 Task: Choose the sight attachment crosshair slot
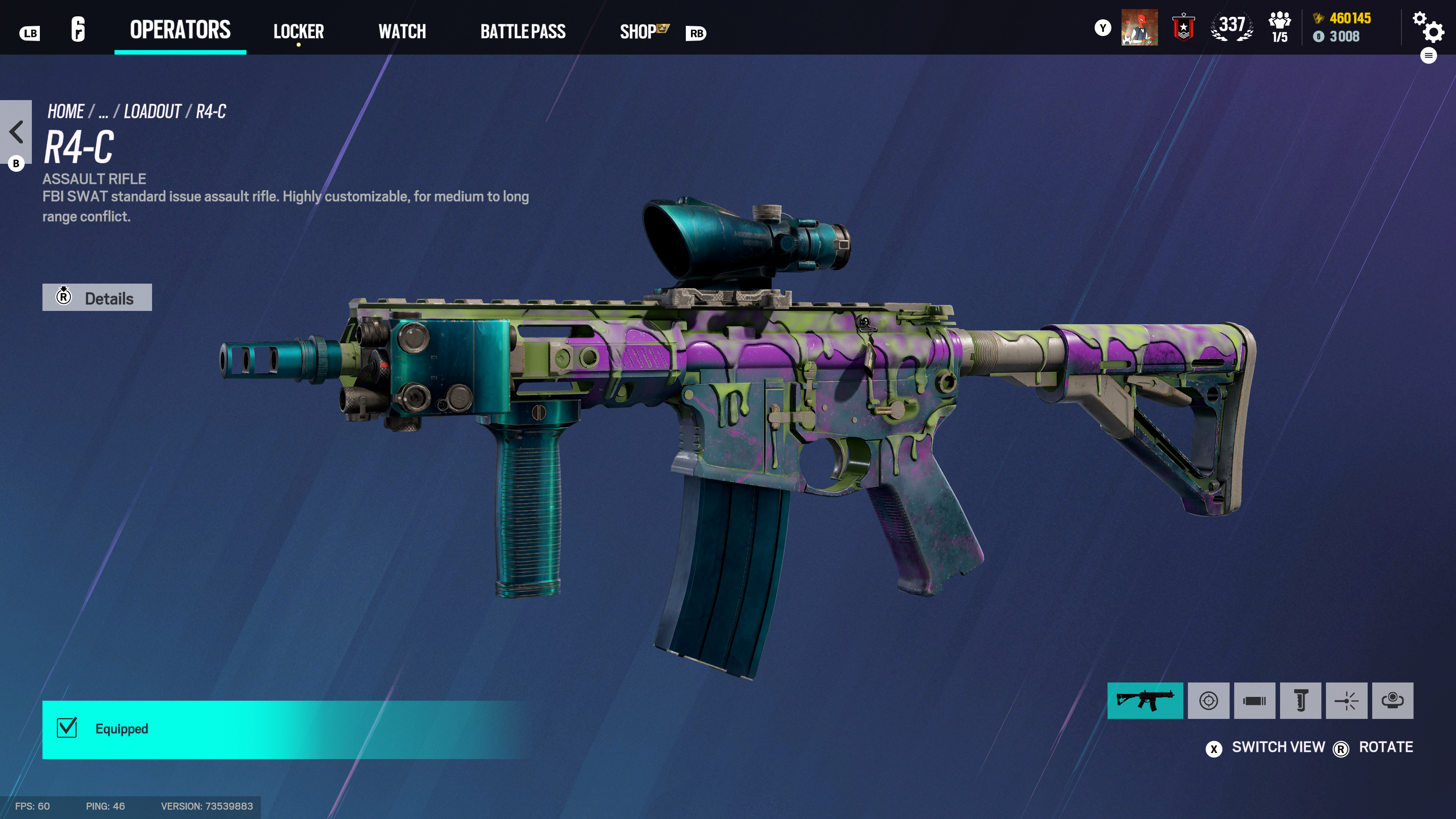pyautogui.click(x=1208, y=701)
